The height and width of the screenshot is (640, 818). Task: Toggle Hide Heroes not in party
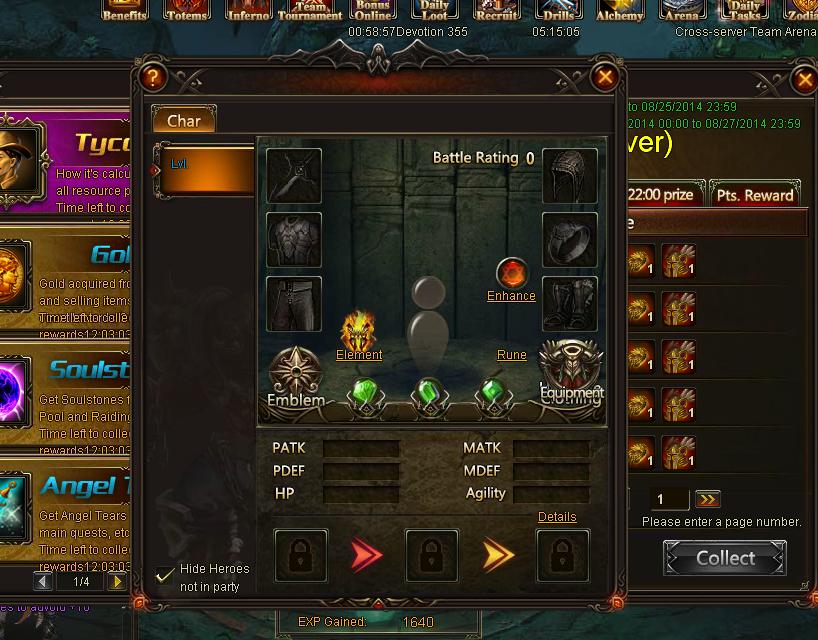pyautogui.click(x=165, y=575)
